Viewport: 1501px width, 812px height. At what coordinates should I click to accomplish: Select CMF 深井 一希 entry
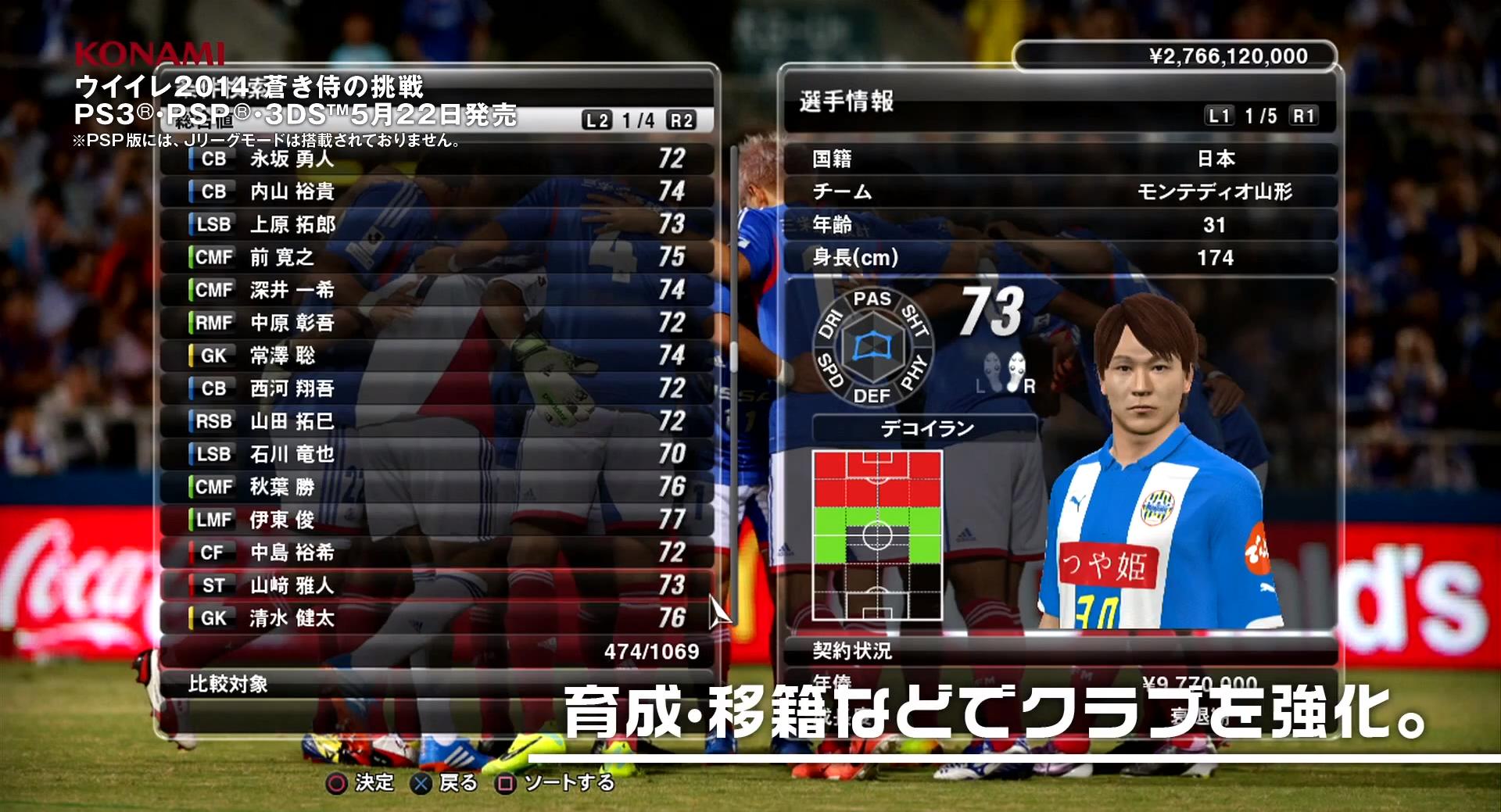pos(438,291)
